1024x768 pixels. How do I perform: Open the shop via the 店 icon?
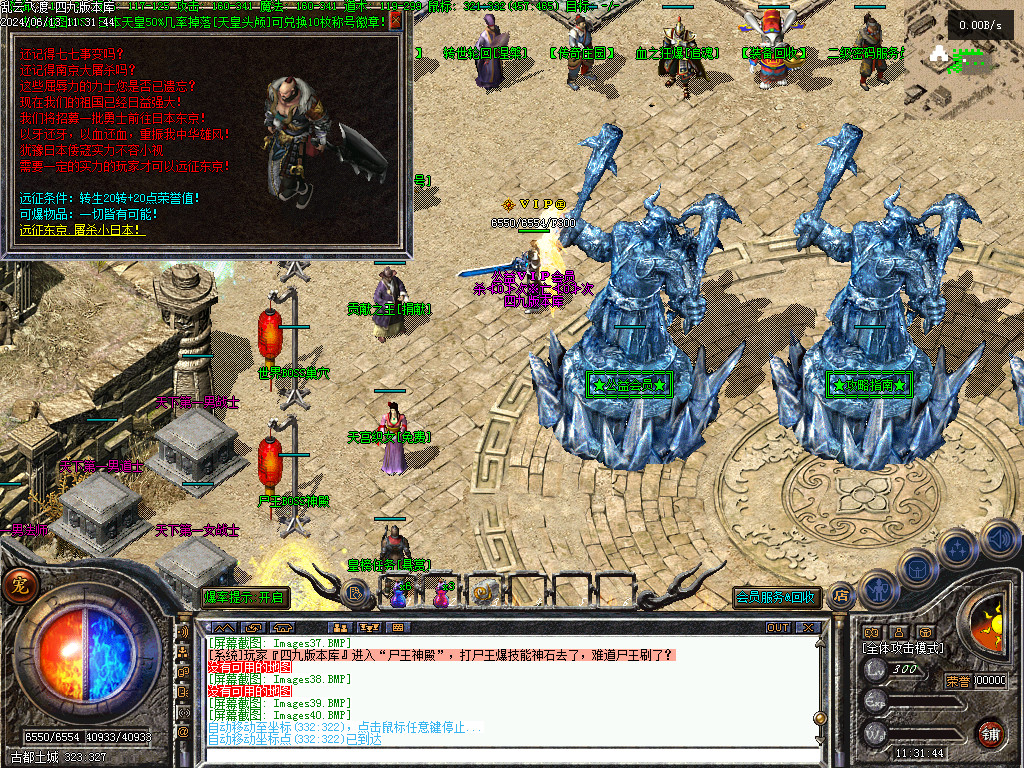tap(840, 597)
